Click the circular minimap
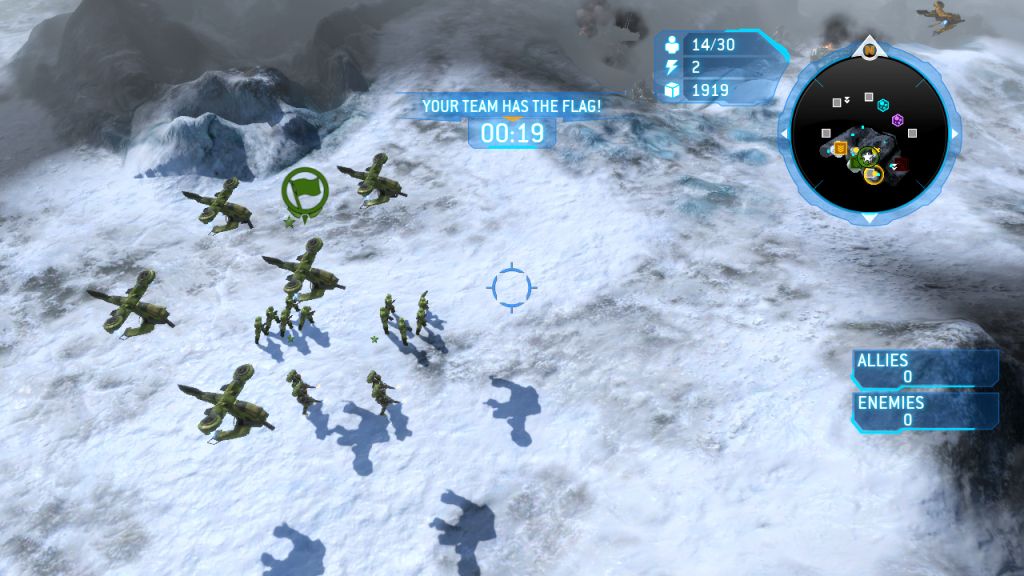Viewport: 1024px width, 576px height. 869,131
